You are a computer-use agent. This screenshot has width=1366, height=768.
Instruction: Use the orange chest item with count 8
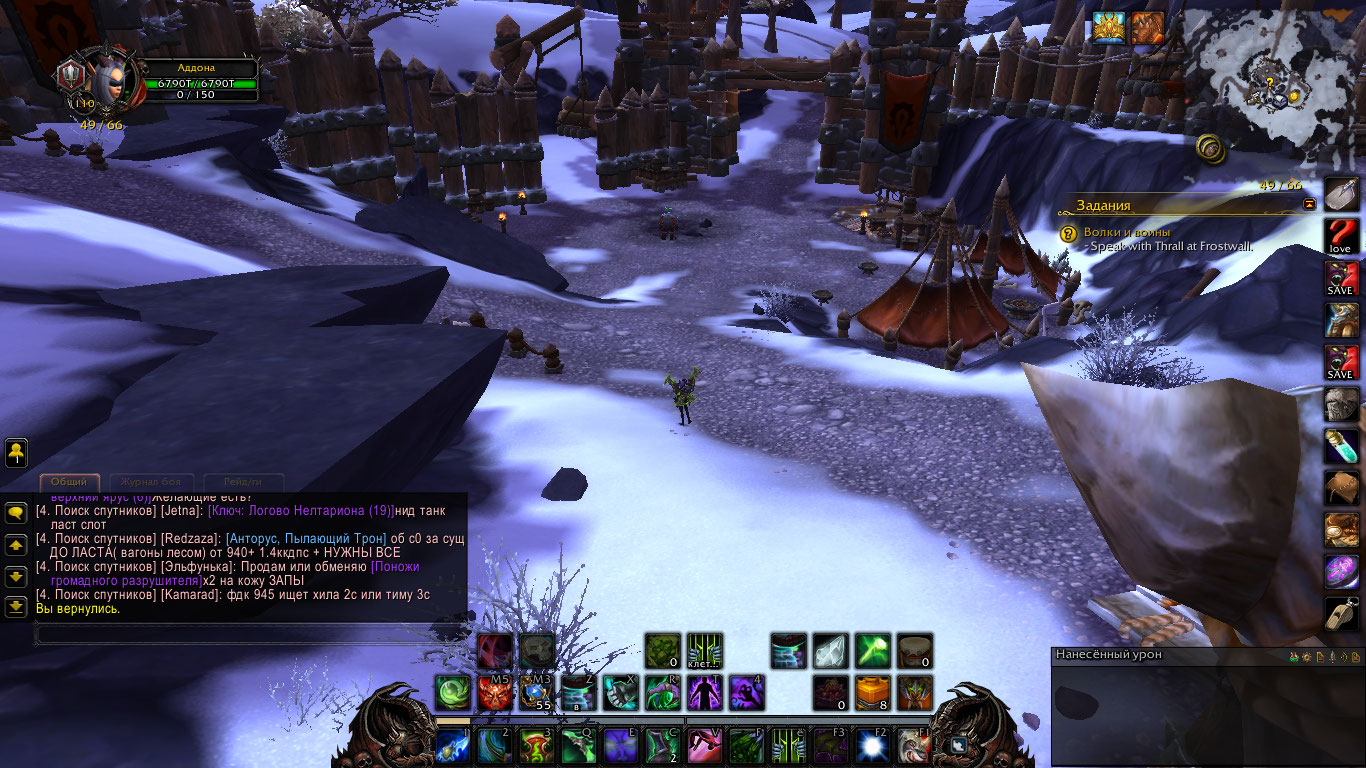(x=873, y=692)
